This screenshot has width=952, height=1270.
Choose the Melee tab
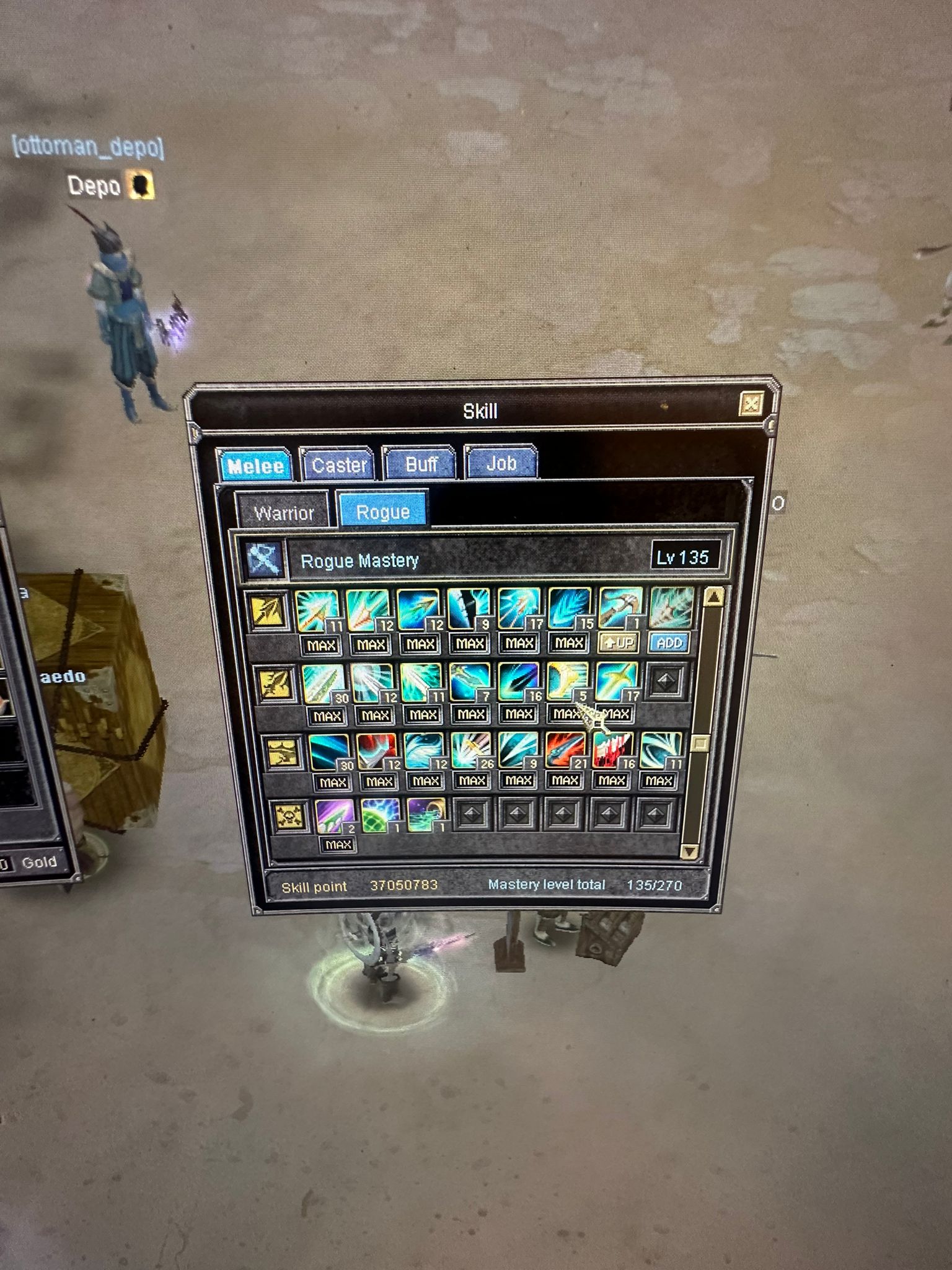point(255,466)
